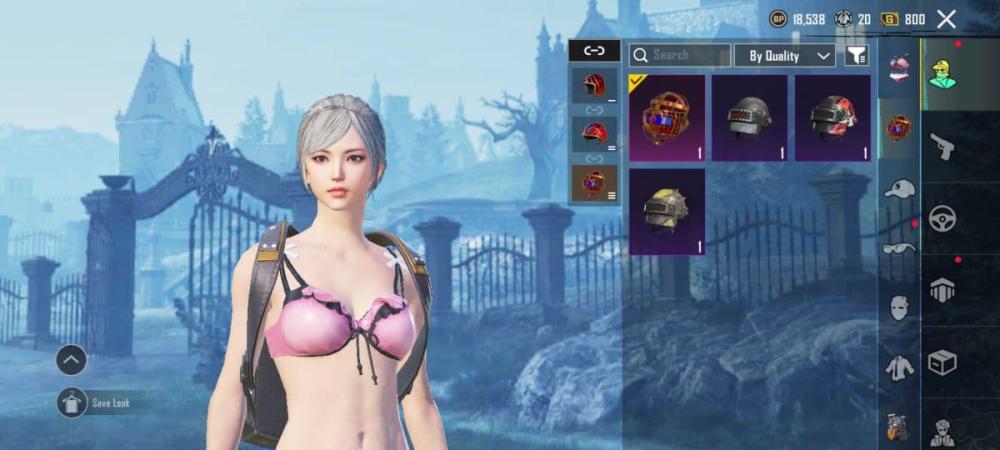Open the box crate inventory tab
The width and height of the screenshot is (1000, 450).
942,361
